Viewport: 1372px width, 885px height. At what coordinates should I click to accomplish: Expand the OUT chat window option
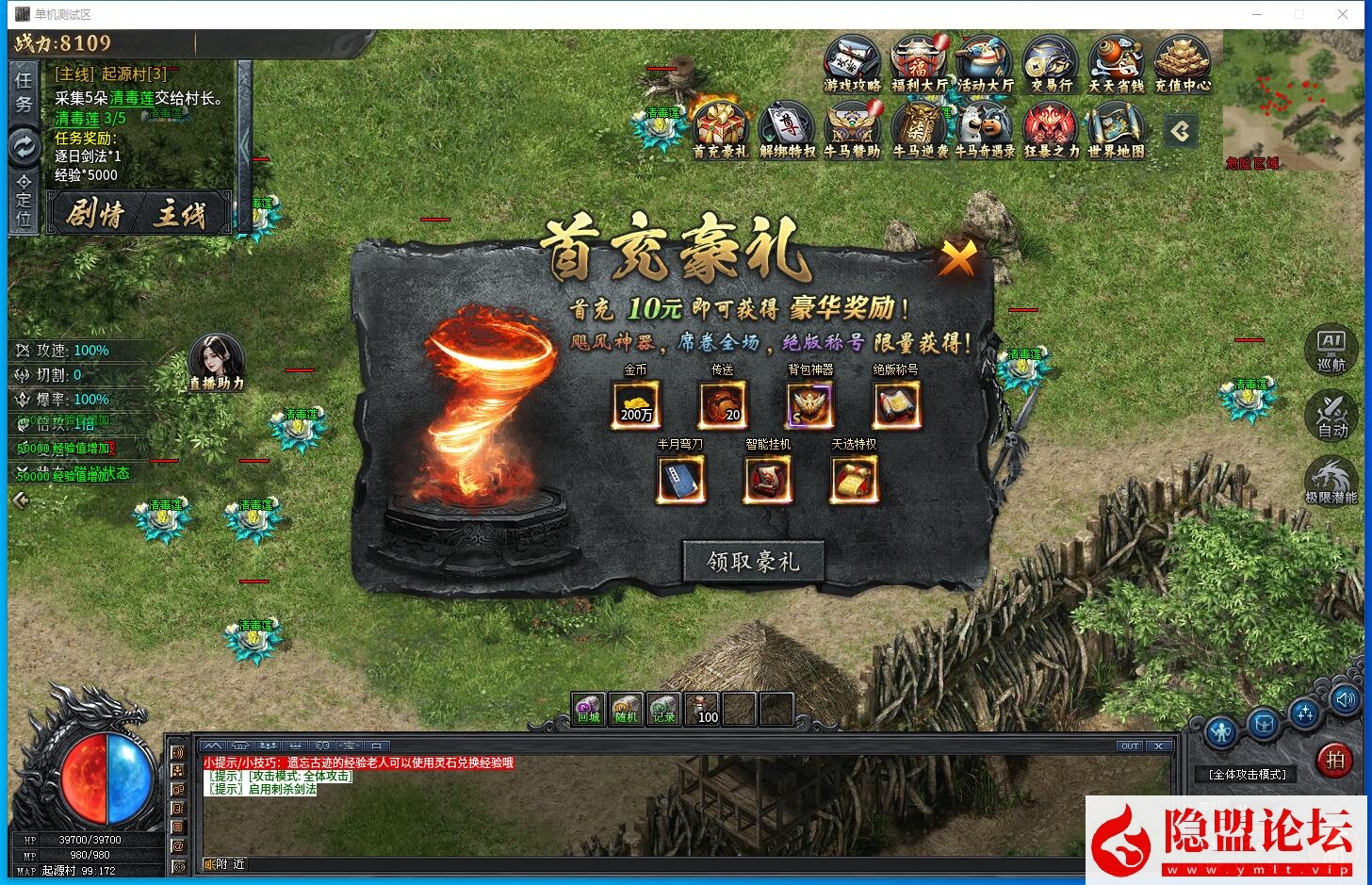(x=1130, y=746)
